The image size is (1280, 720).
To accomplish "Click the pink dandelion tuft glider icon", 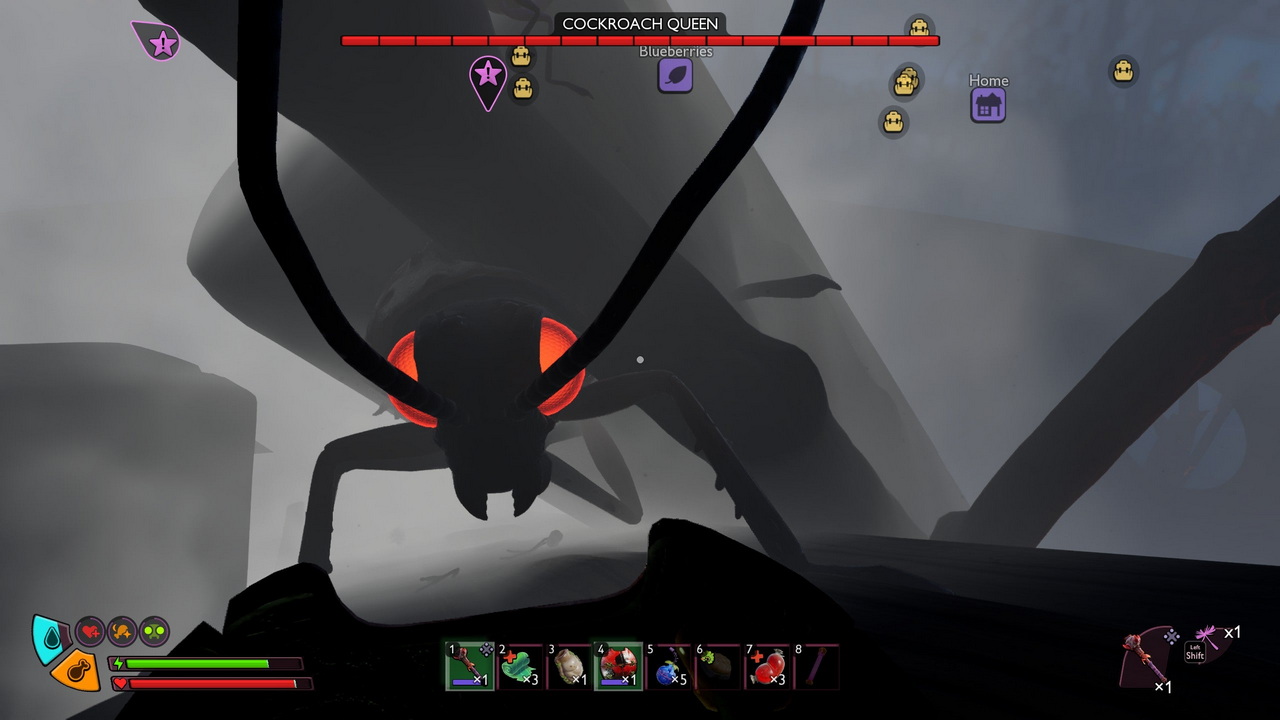I will [x=1208, y=636].
